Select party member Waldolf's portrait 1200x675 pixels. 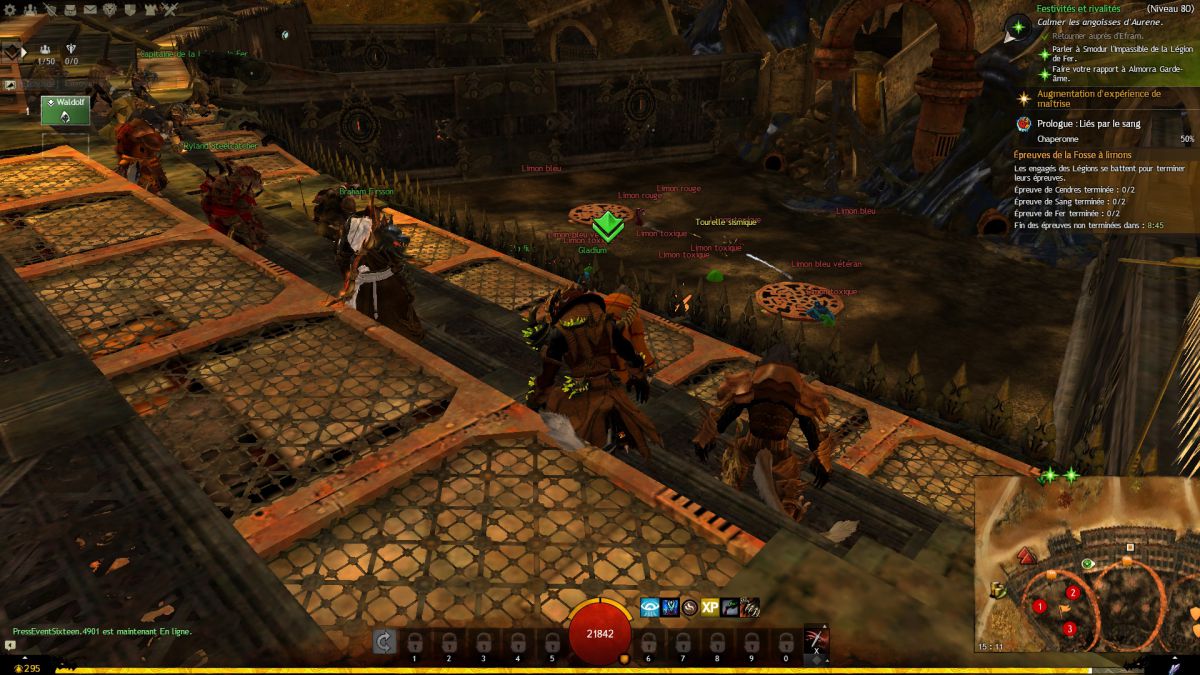click(x=65, y=110)
